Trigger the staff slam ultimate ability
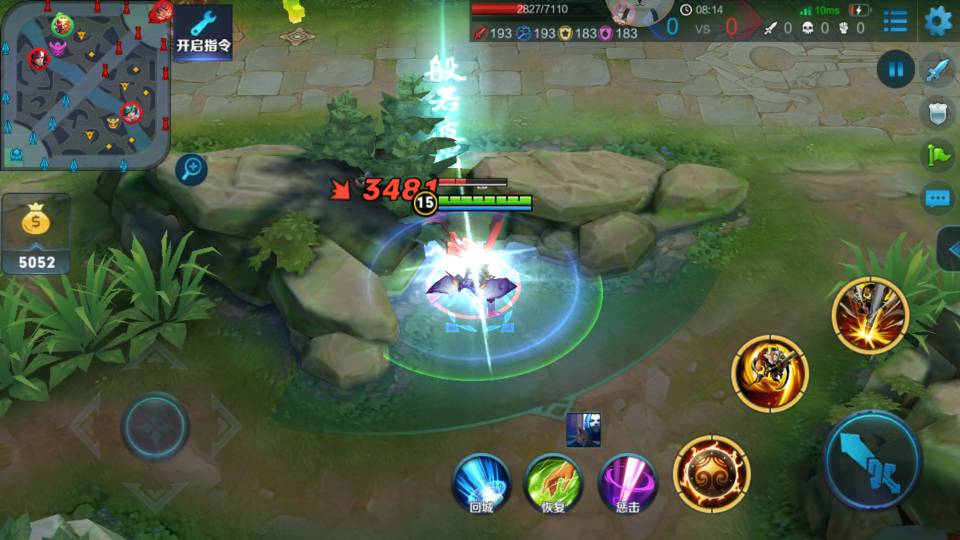960x540 pixels. click(x=869, y=315)
